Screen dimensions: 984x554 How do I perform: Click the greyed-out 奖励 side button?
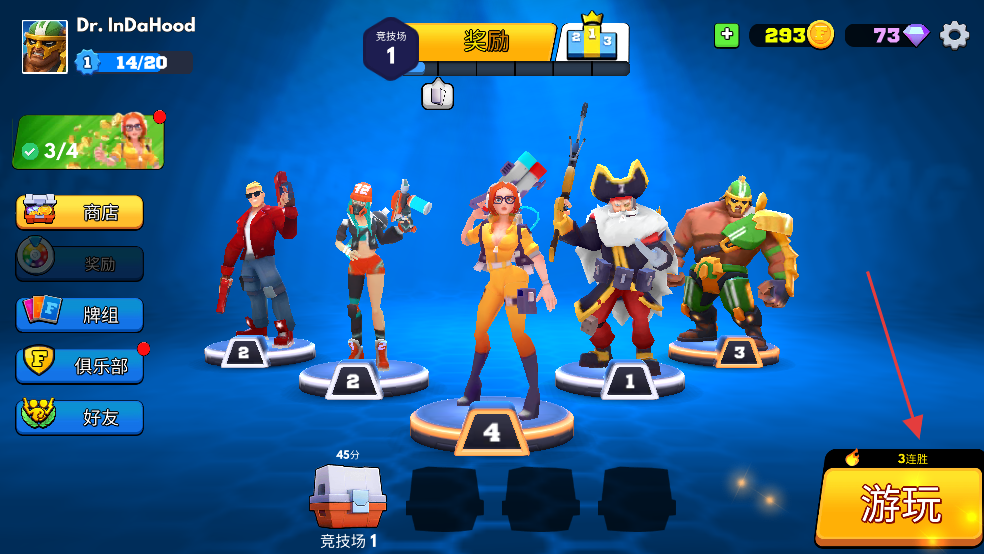click(x=80, y=264)
